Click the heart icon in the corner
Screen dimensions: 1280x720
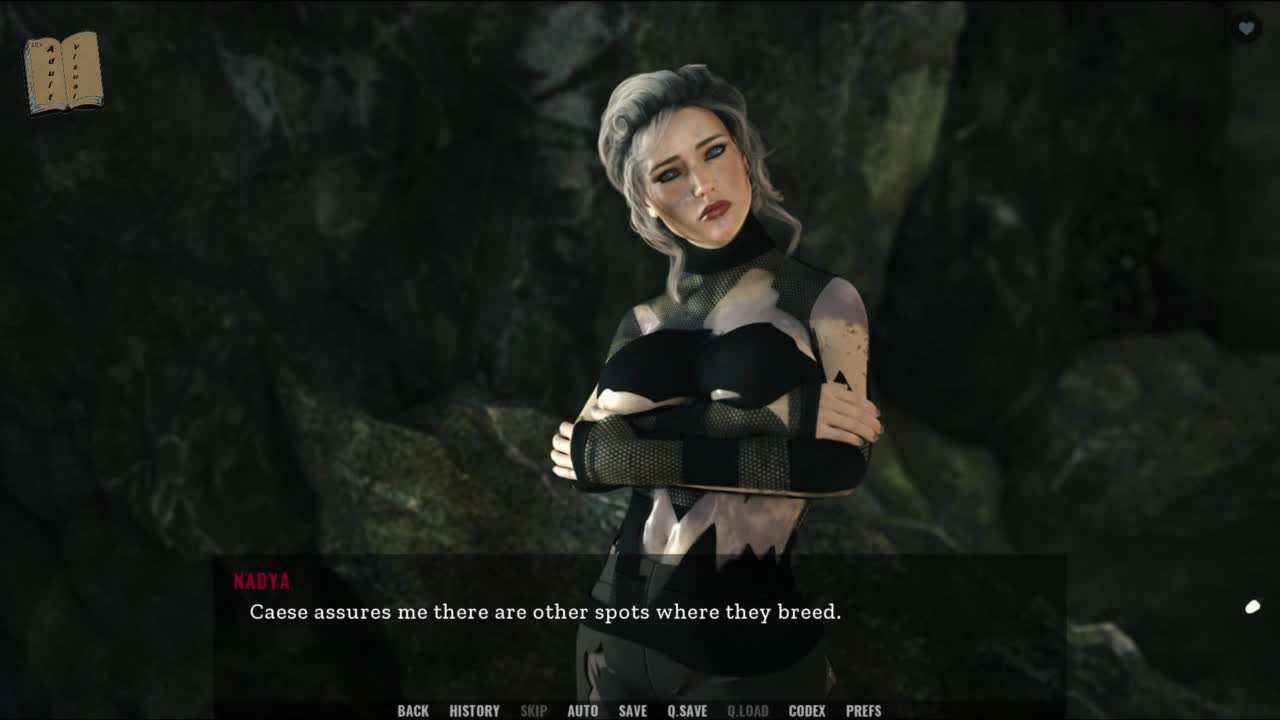1246,28
